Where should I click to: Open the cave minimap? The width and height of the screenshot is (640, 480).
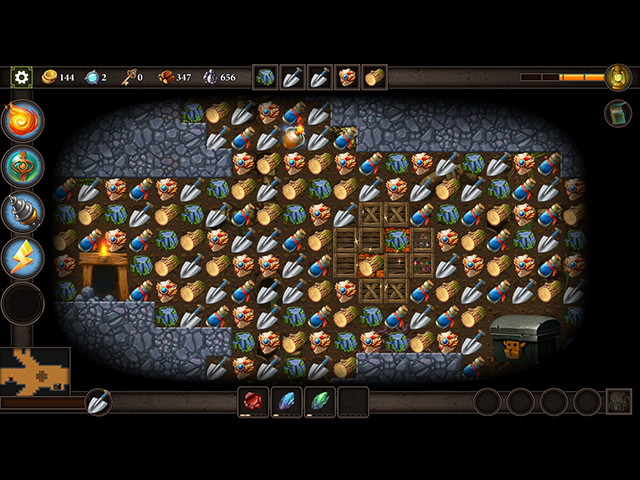pos(35,370)
